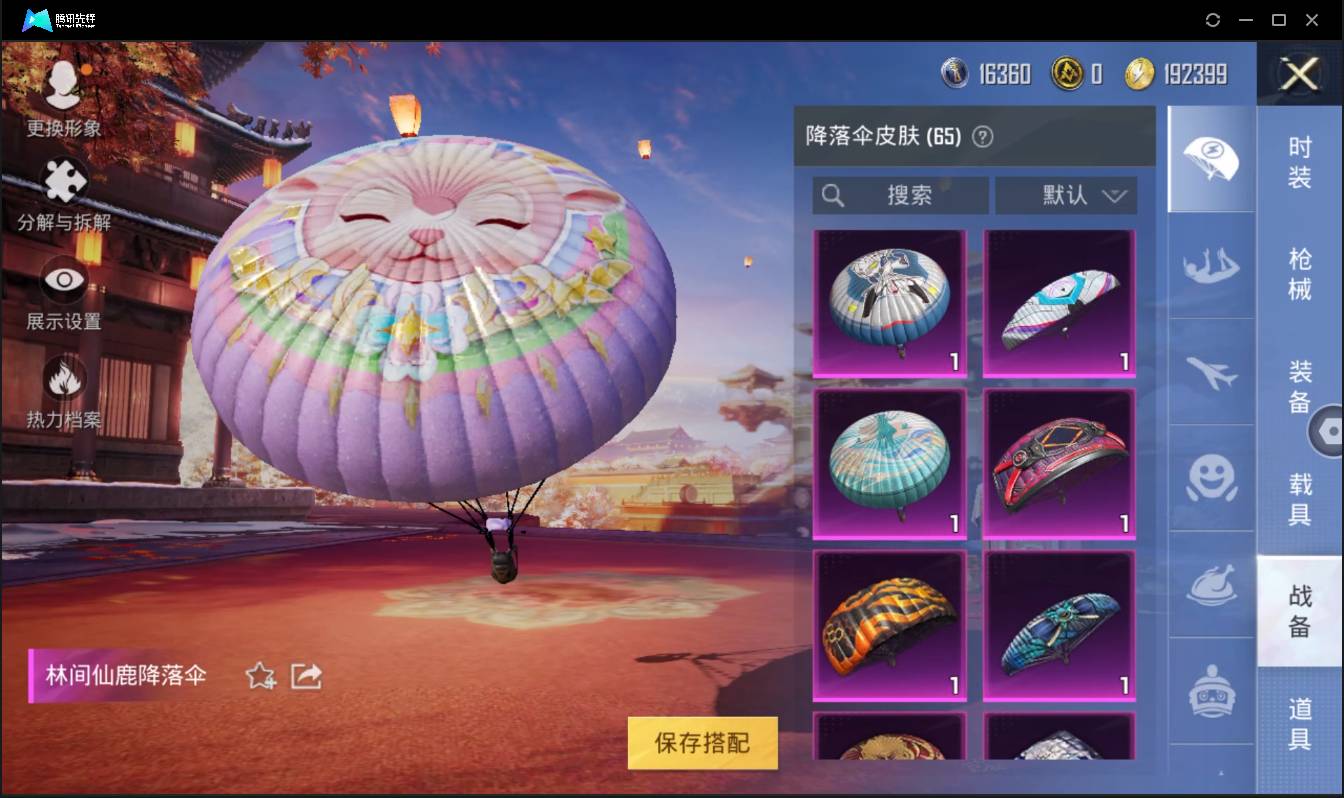Open the airplane skin category icon
The height and width of the screenshot is (798, 1344).
[x=1211, y=373]
